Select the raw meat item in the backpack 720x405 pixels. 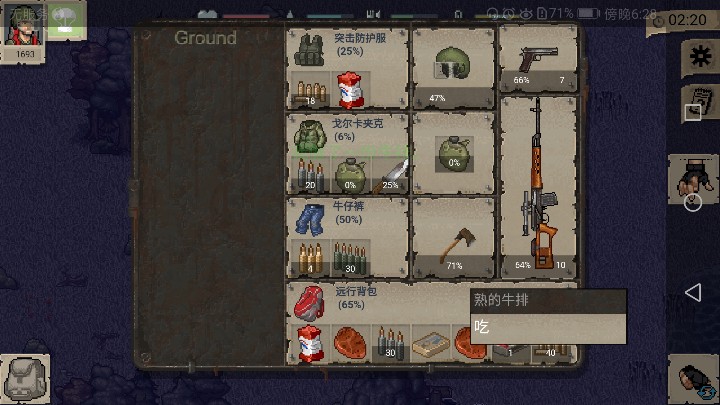[x=350, y=342]
